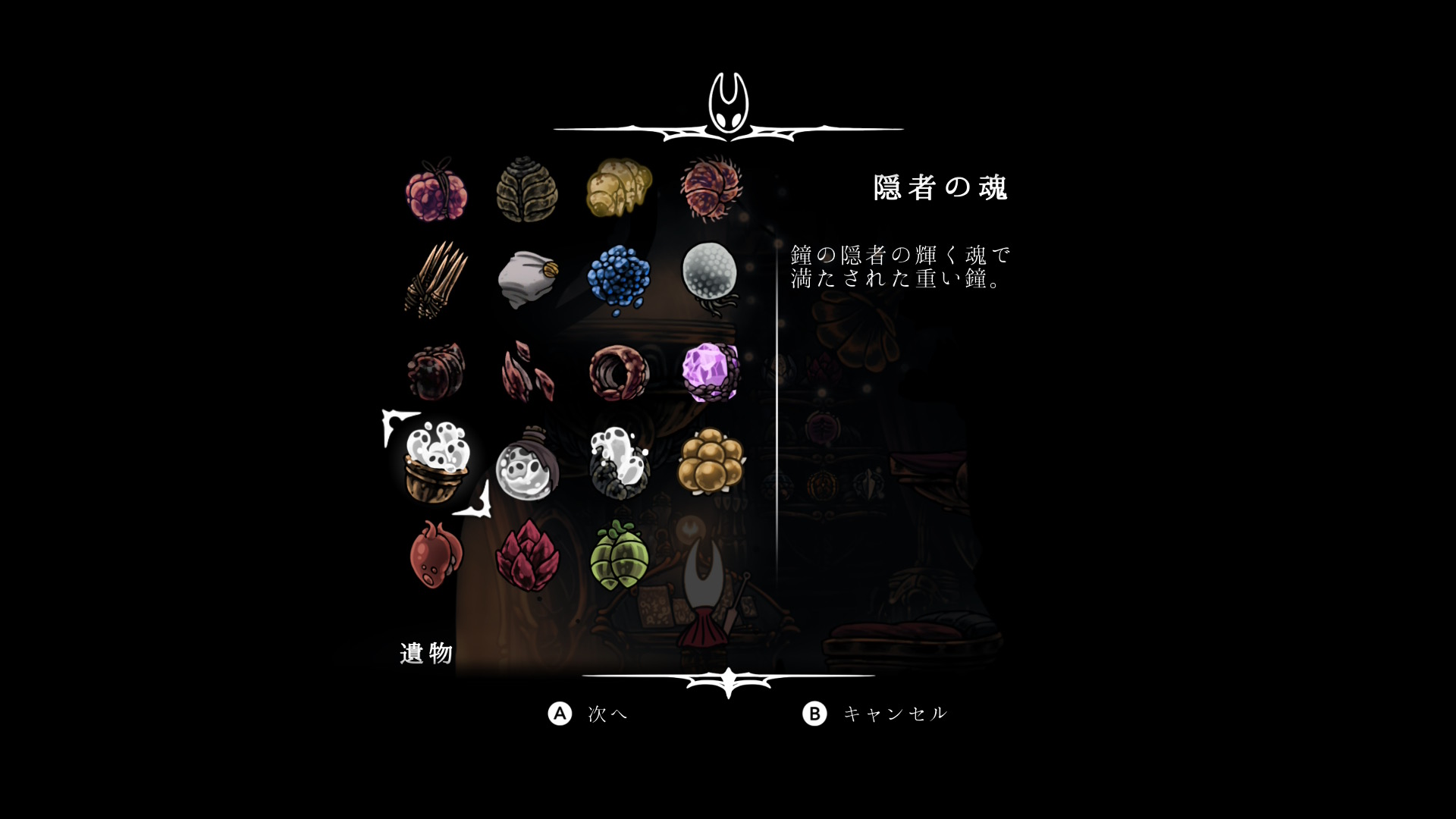Select the red heart-shaped item
Image resolution: width=1456 pixels, height=819 pixels.
435,555
